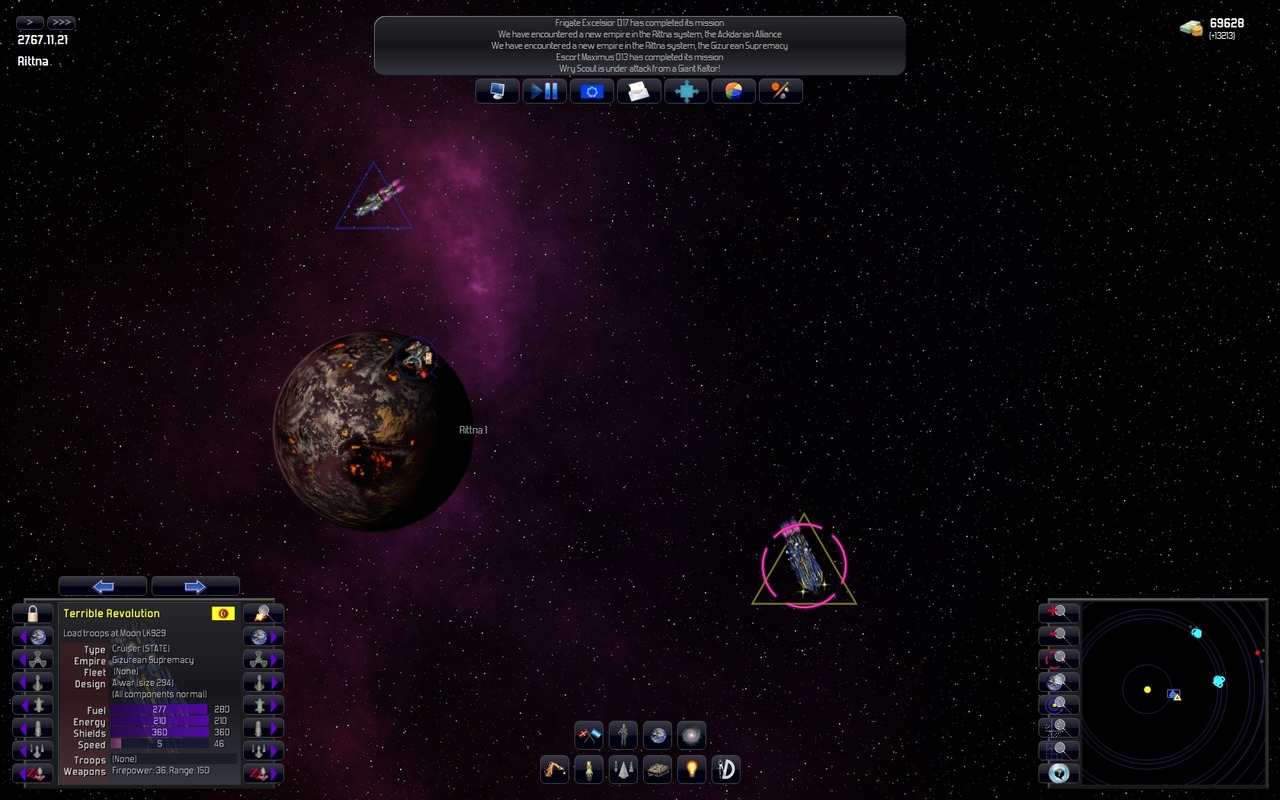Image resolution: width=1280 pixels, height=800 pixels.
Task: Open the troops tank icon screen
Action: pyautogui.click(x=657, y=769)
